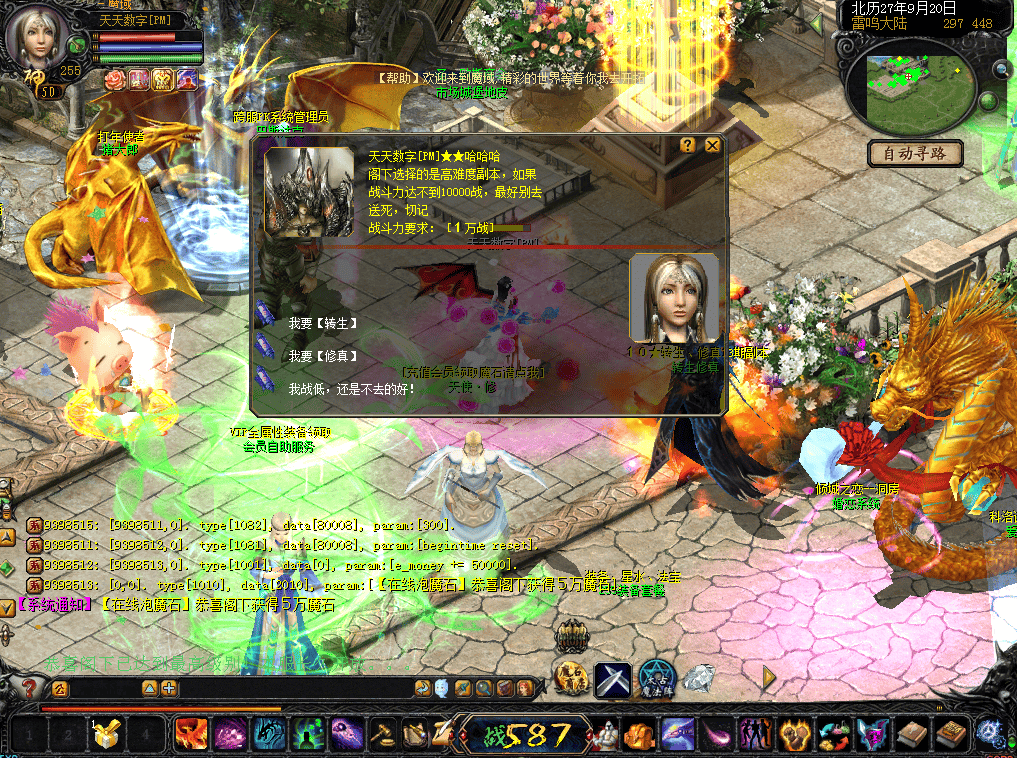
Task: Click the gavel icon in the bottom bar
Action: click(383, 736)
